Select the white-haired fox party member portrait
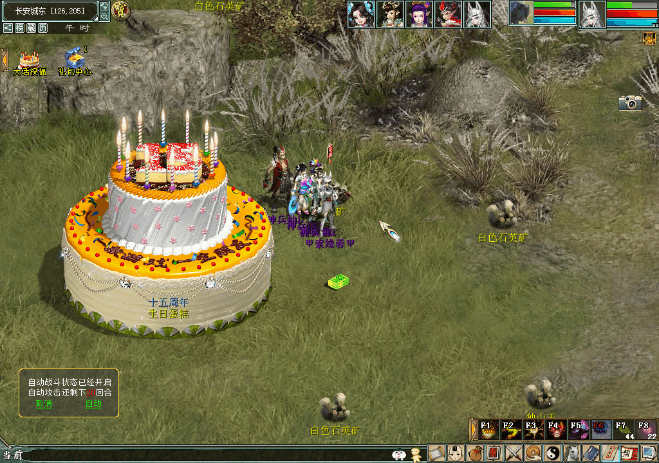The image size is (659, 463). tap(477, 14)
